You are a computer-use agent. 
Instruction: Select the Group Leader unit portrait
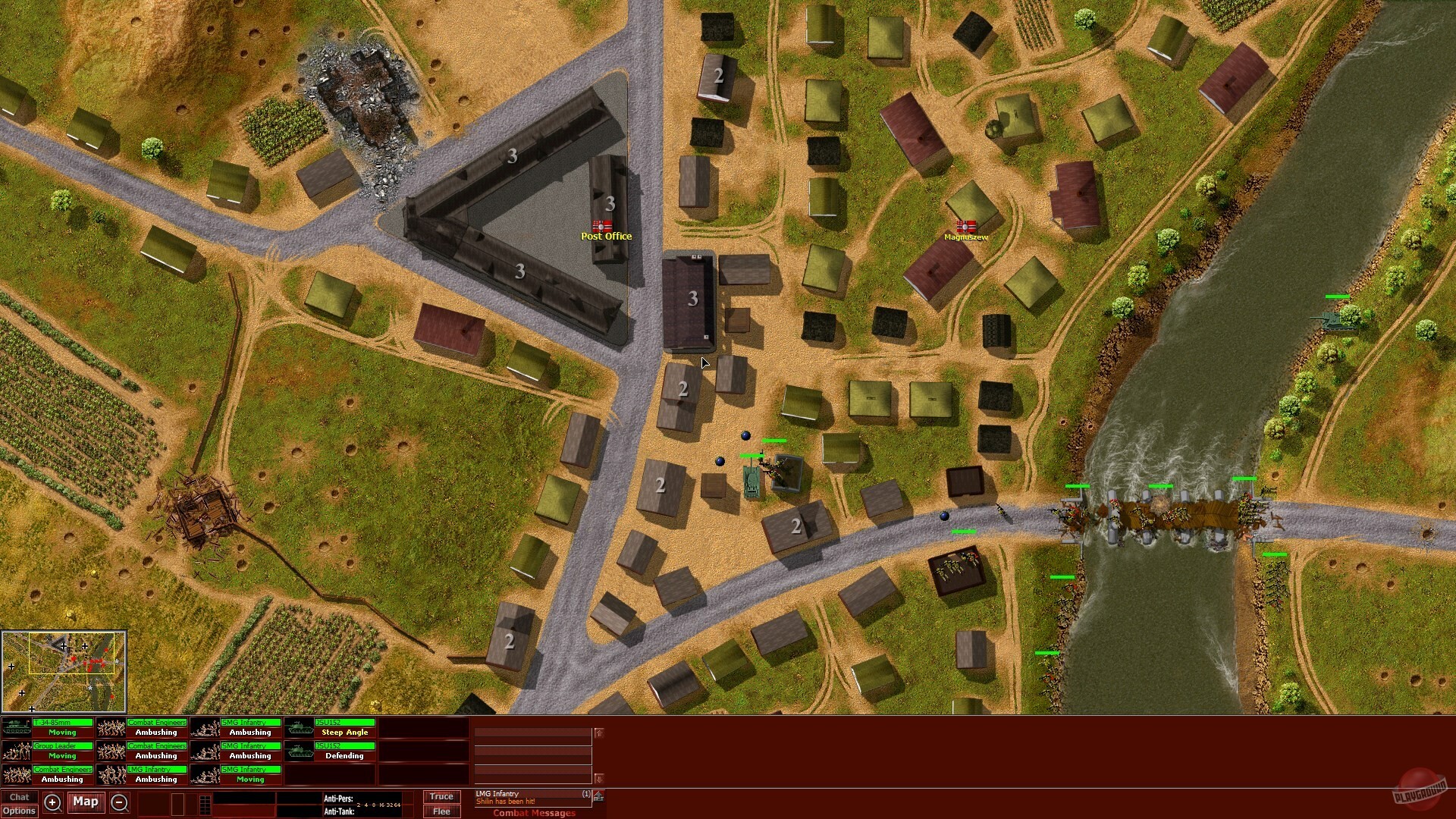click(17, 751)
